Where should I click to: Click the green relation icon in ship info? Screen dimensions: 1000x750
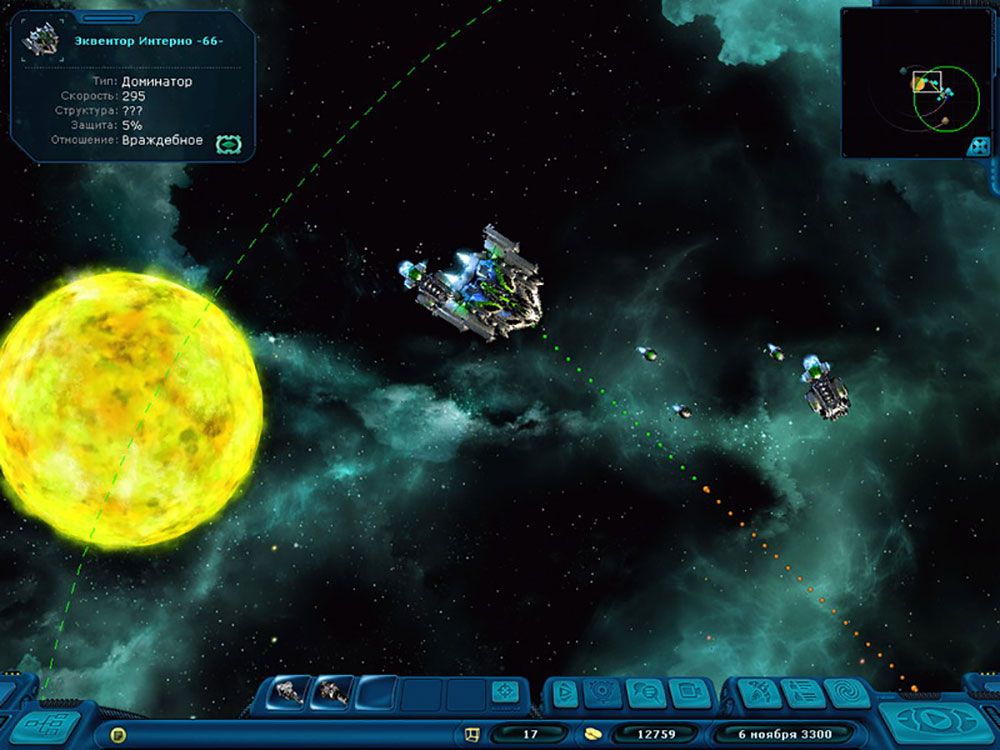[x=227, y=144]
